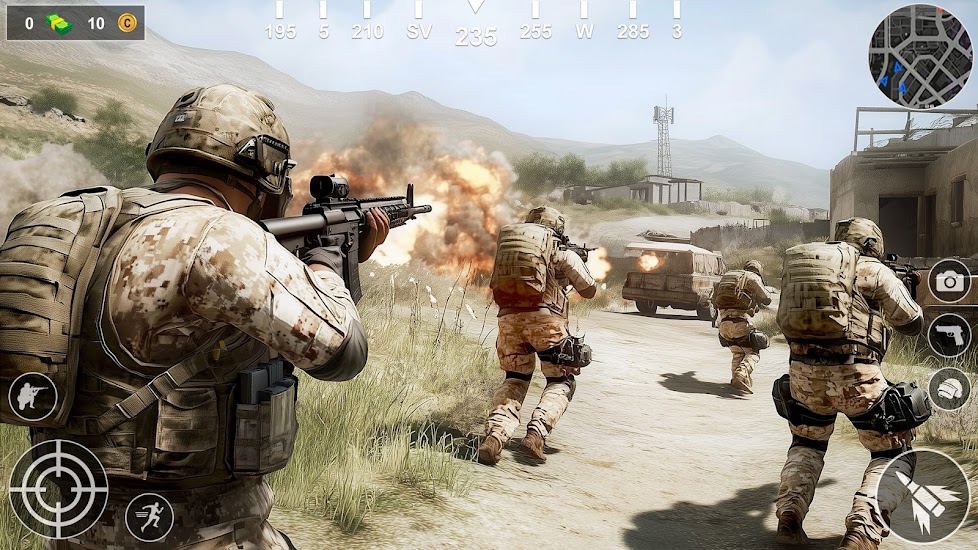Fire using the rocket missile button
978x550 pixels.
point(923,496)
